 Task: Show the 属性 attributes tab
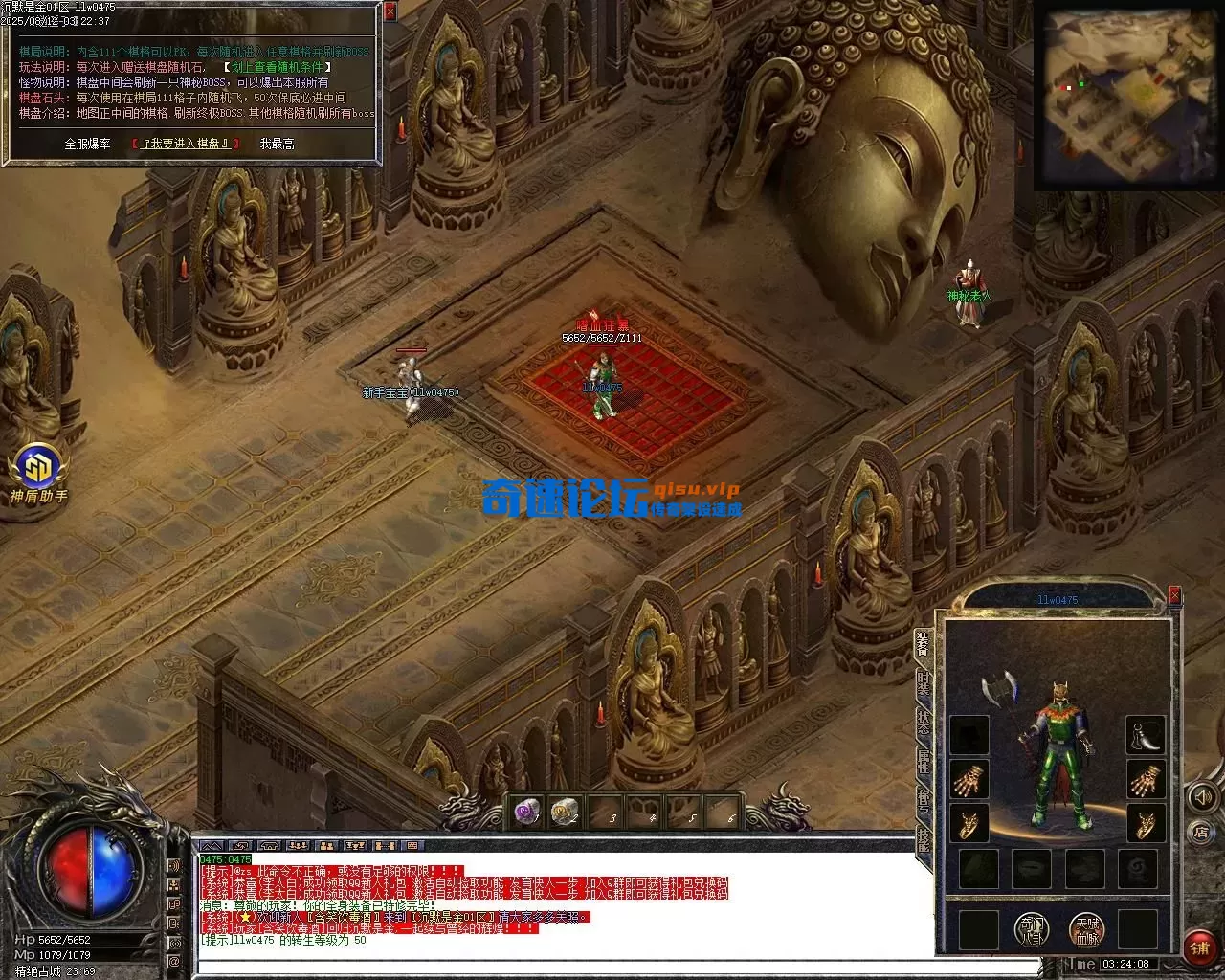click(x=924, y=761)
